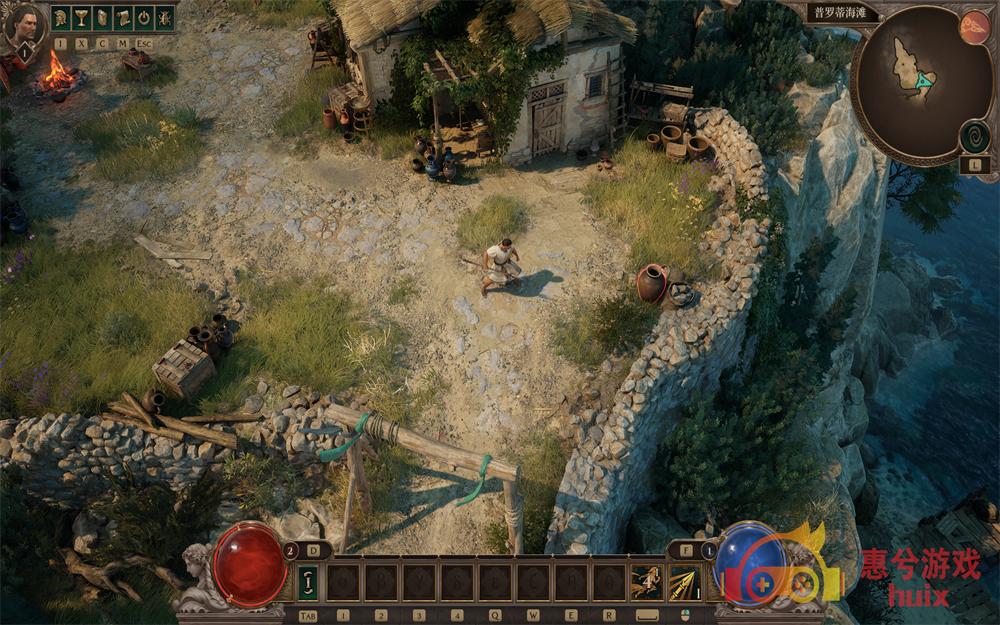The width and height of the screenshot is (1000, 625).
Task: Open the golden book icon
Action: (102, 18)
